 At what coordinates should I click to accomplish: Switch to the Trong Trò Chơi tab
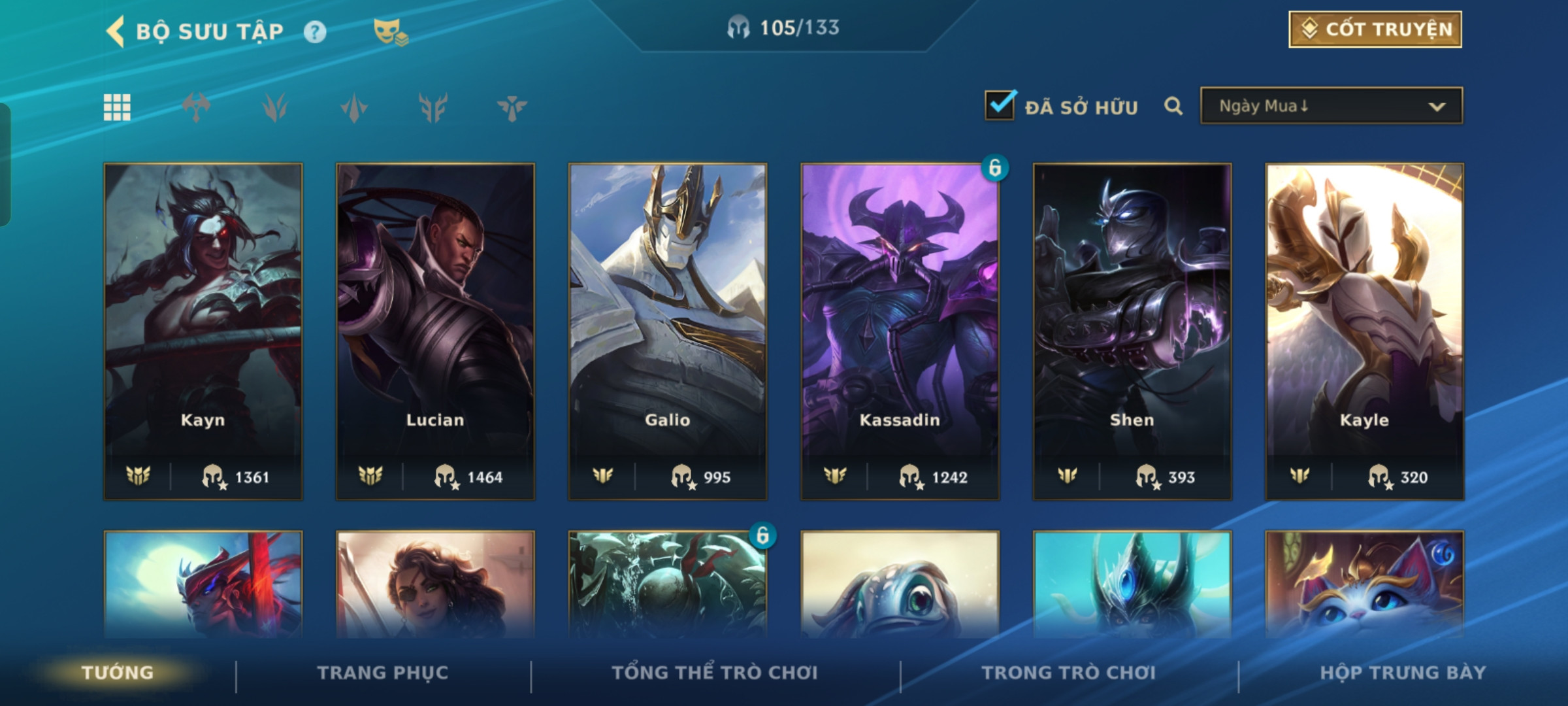(x=1069, y=673)
